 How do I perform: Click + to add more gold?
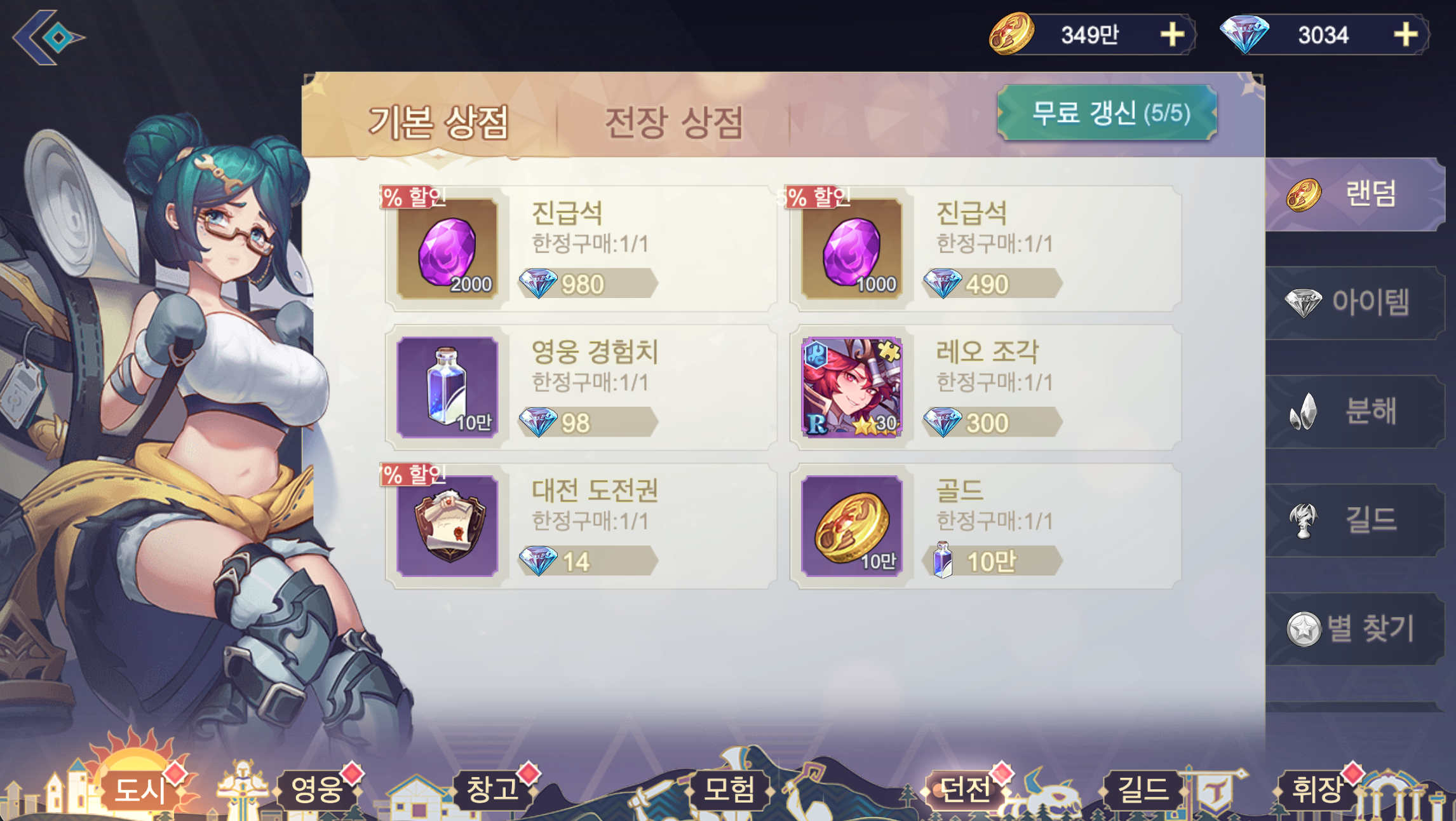1171,35
